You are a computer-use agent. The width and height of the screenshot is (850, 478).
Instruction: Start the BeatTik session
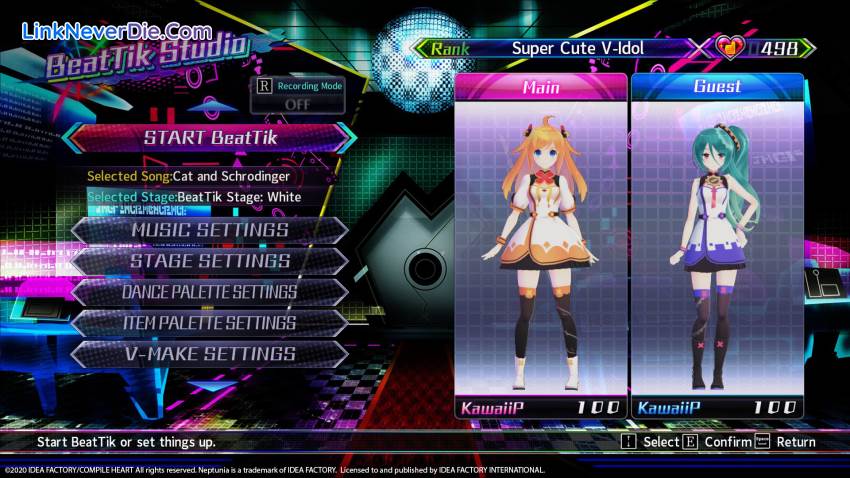(209, 138)
